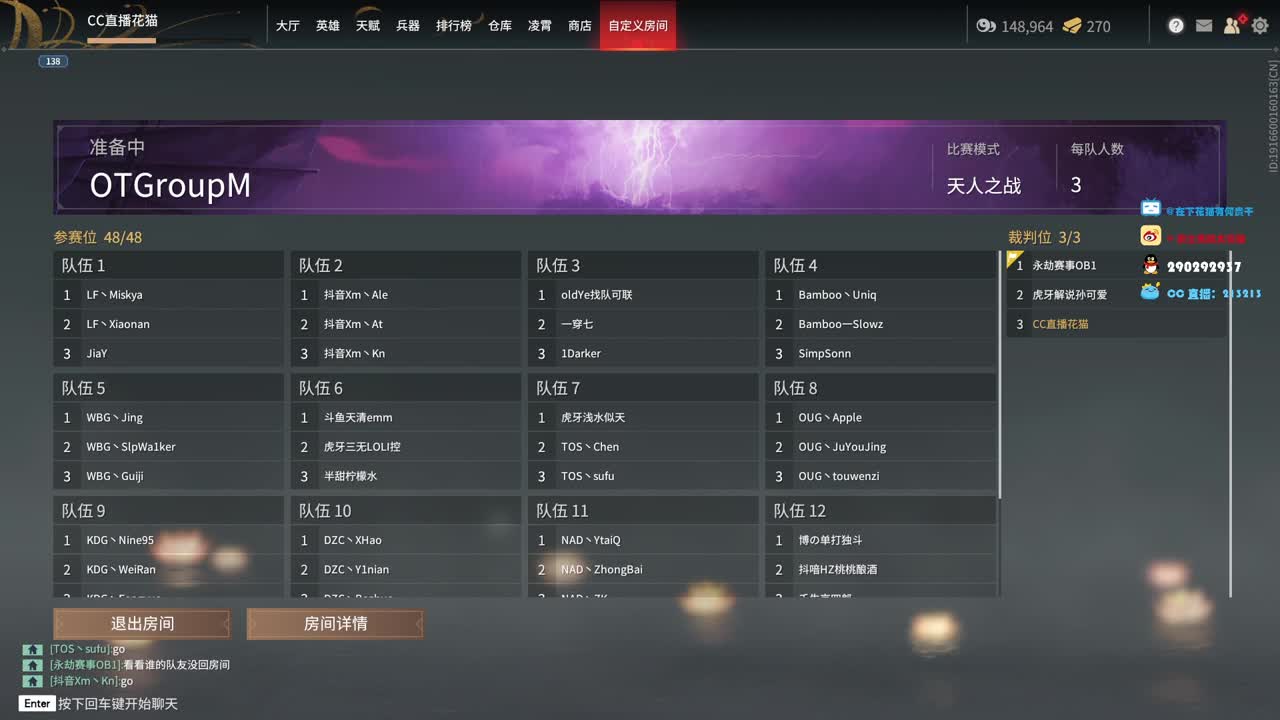1280x720 pixels.
Task: Open the 仓库 menu item
Action: pyautogui.click(x=499, y=26)
